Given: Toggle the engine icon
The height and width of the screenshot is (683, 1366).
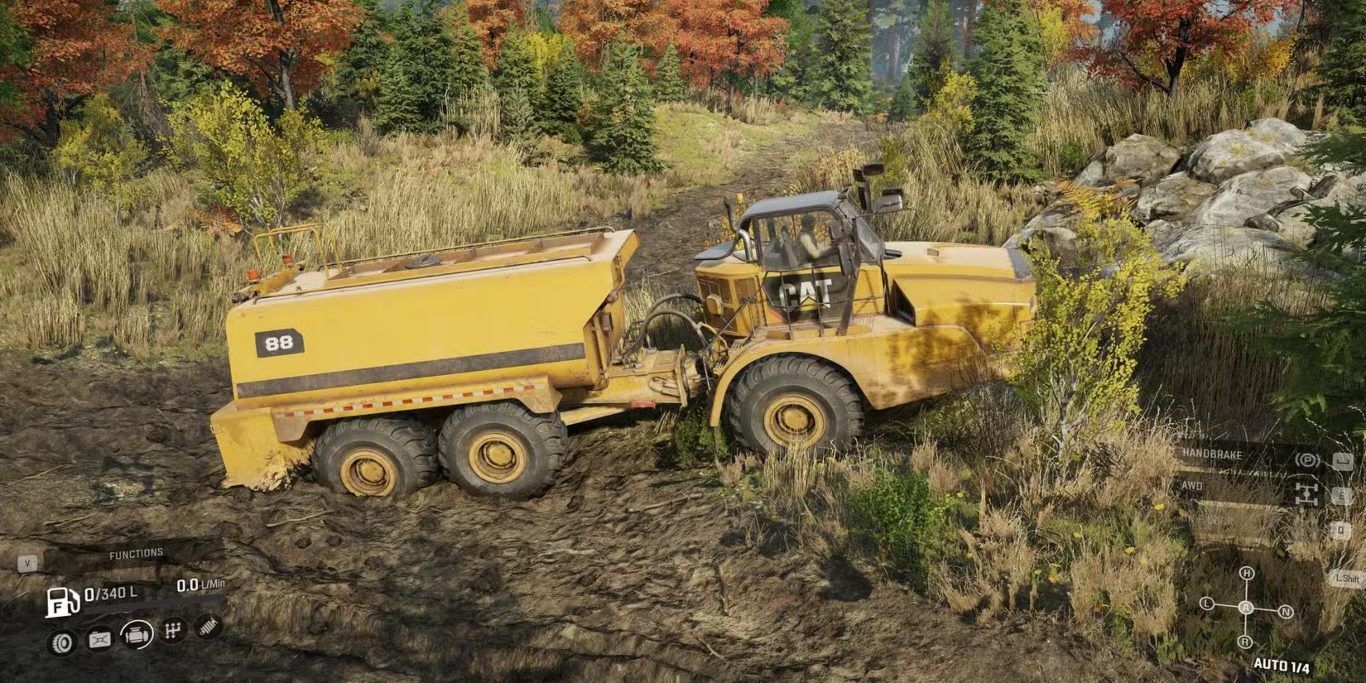Looking at the screenshot, I should [x=137, y=635].
